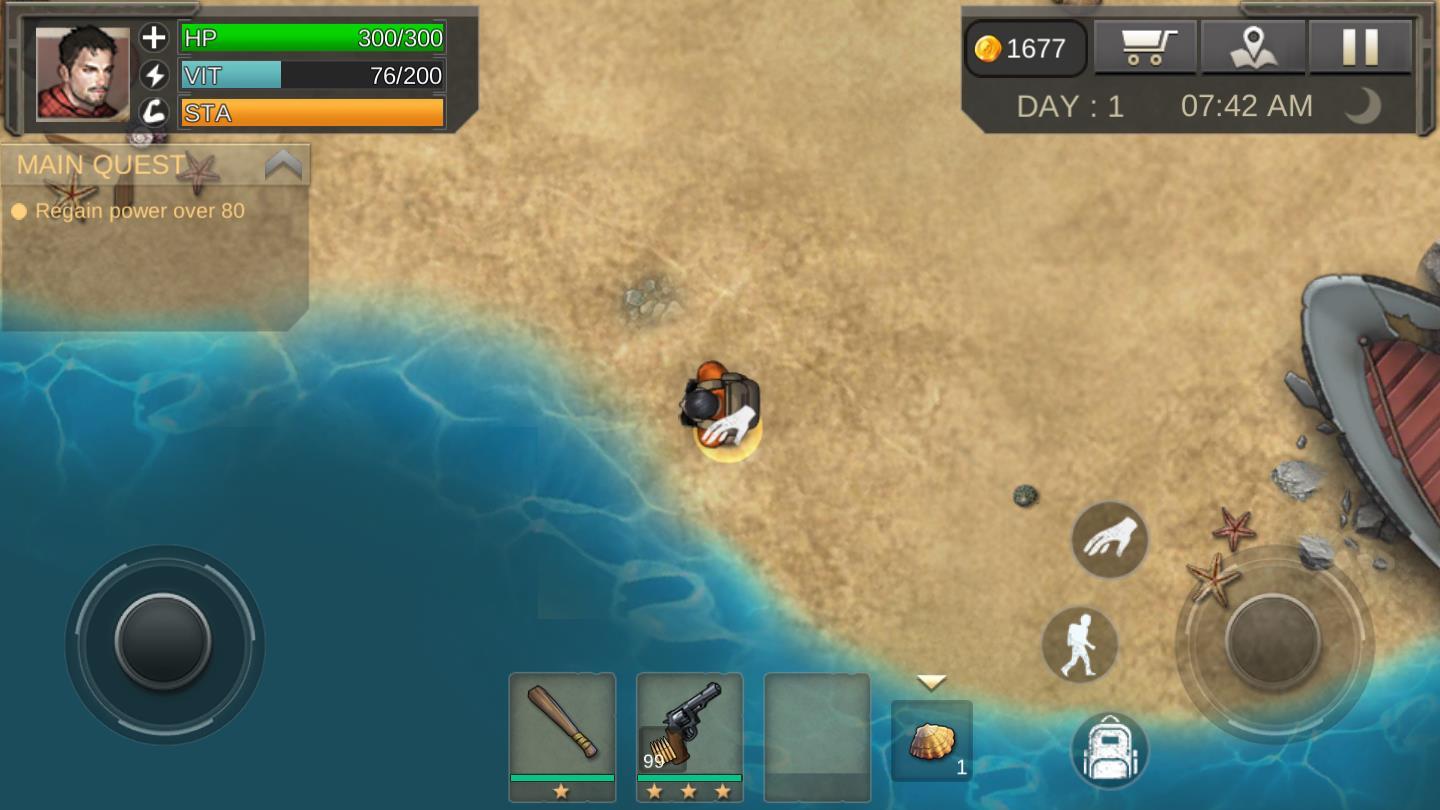The width and height of the screenshot is (1440, 810).
Task: Tap the hand pick-up action button
Action: click(x=1110, y=539)
